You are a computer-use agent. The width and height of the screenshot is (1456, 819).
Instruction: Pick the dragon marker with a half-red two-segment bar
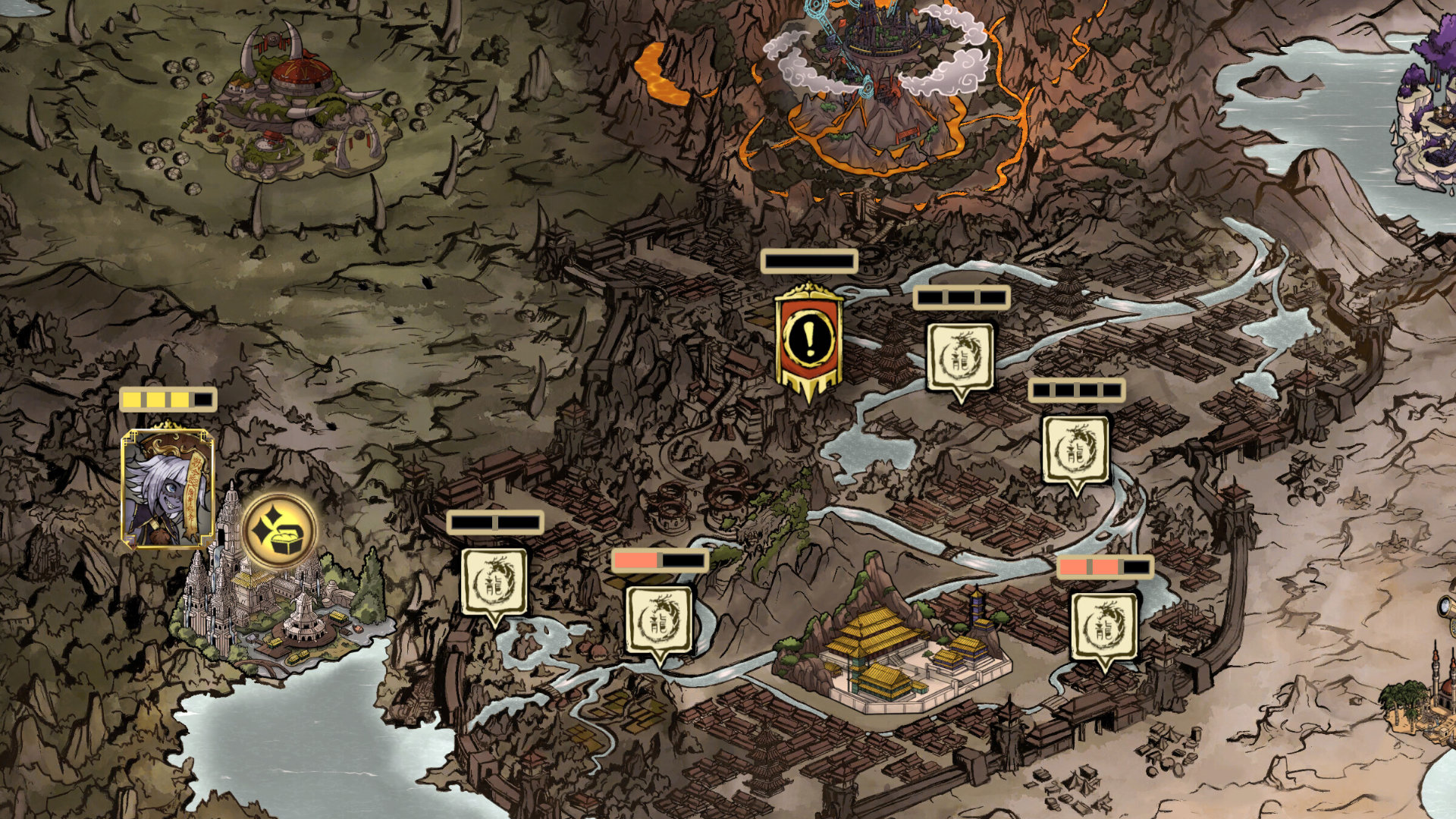pos(658,621)
